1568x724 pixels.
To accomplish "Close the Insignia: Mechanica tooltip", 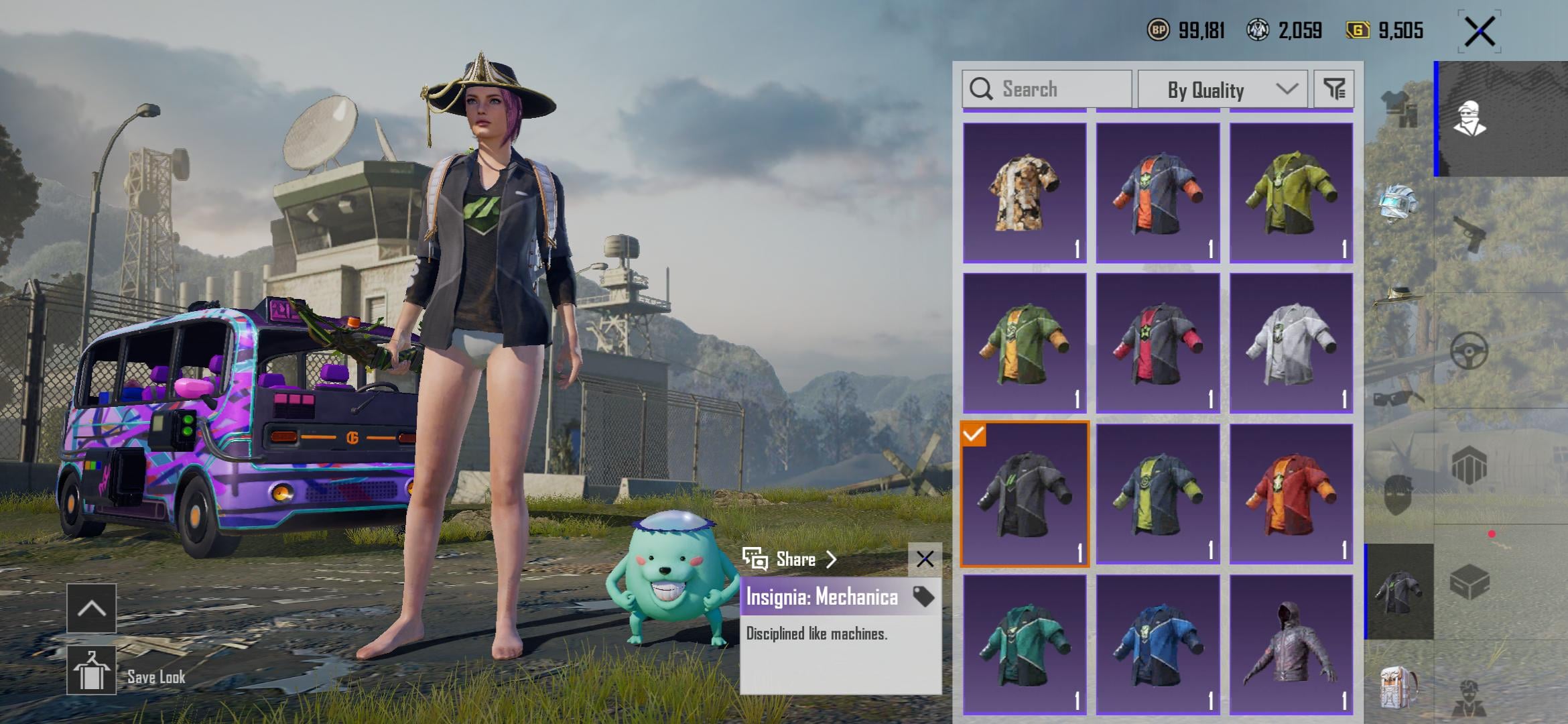I will [925, 559].
